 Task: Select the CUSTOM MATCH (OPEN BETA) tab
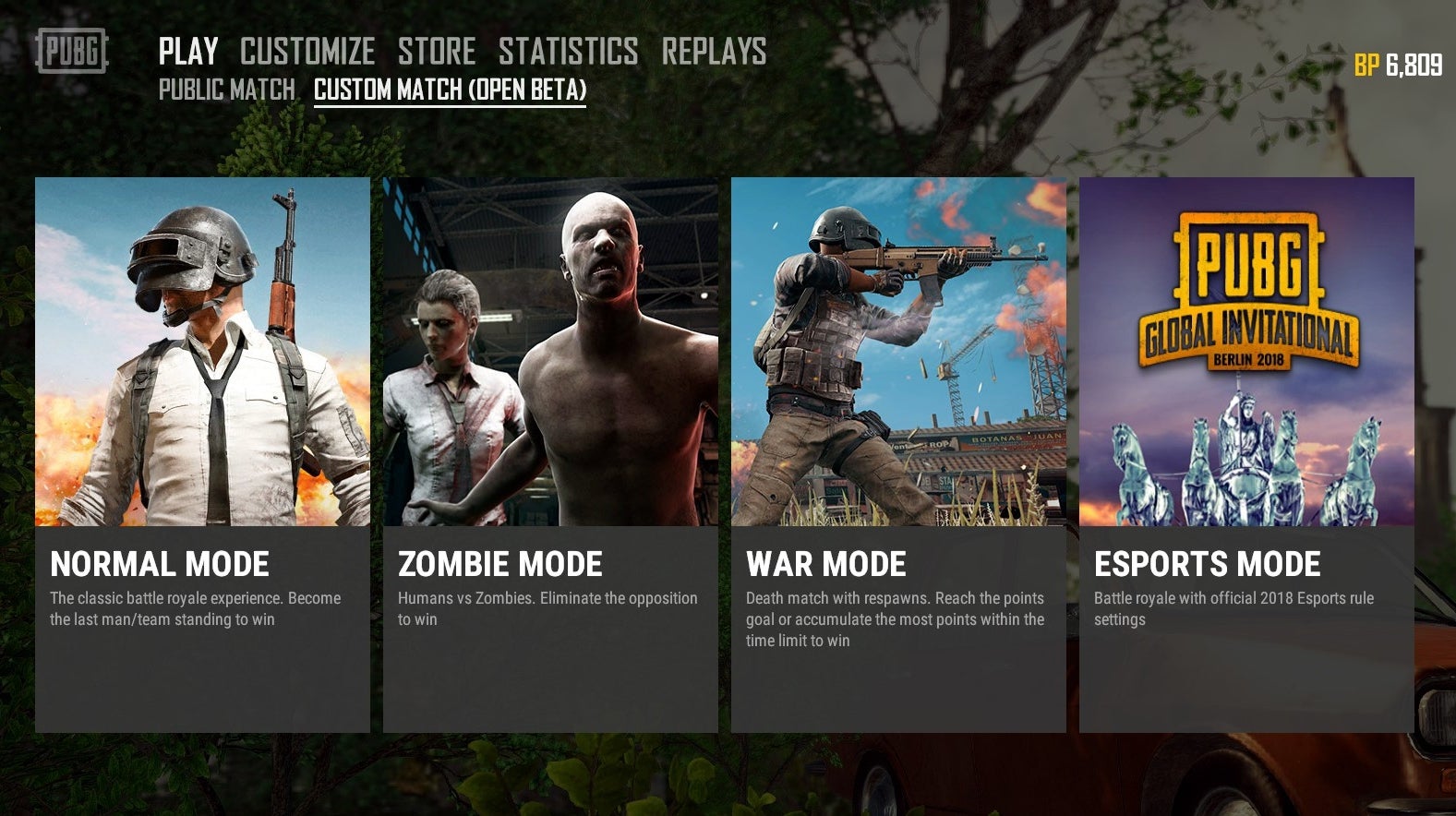tap(450, 90)
